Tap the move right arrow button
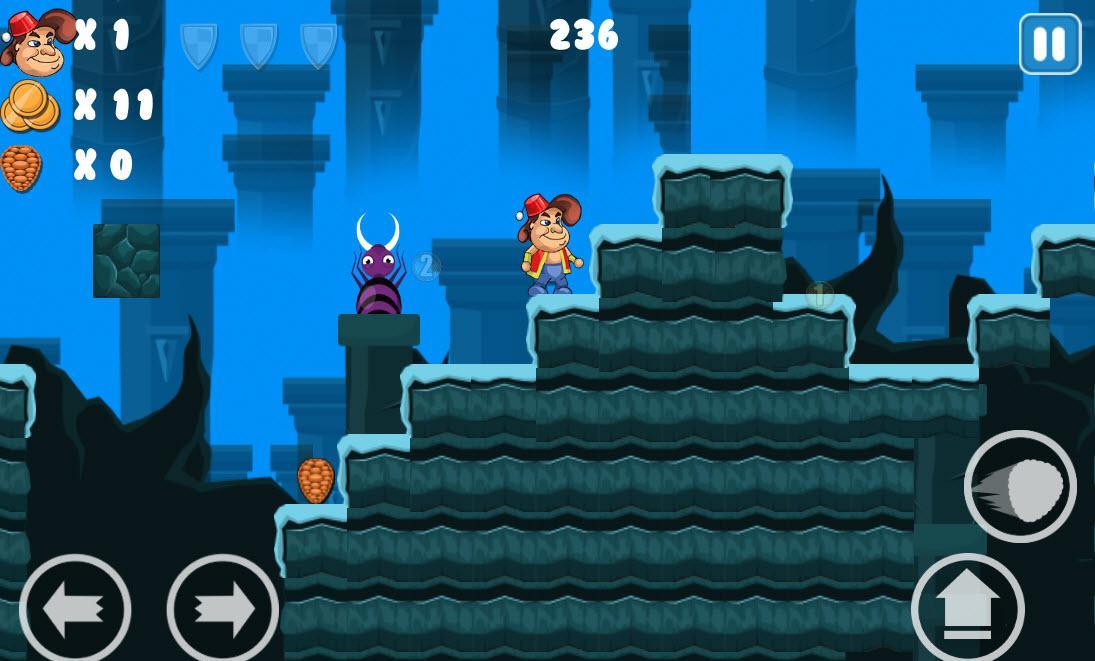This screenshot has height=661, width=1095. point(222,609)
